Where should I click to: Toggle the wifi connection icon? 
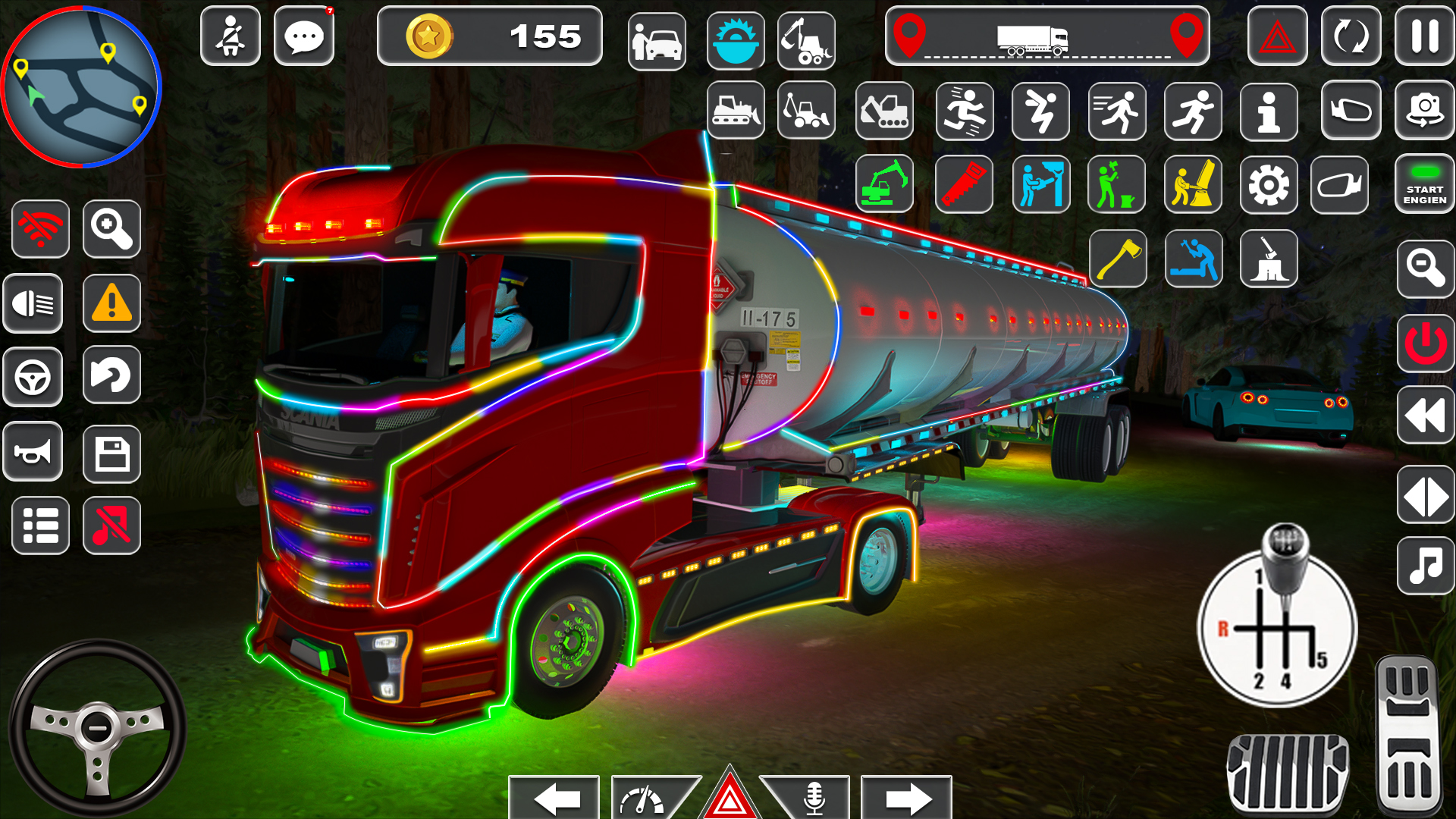[x=41, y=229]
